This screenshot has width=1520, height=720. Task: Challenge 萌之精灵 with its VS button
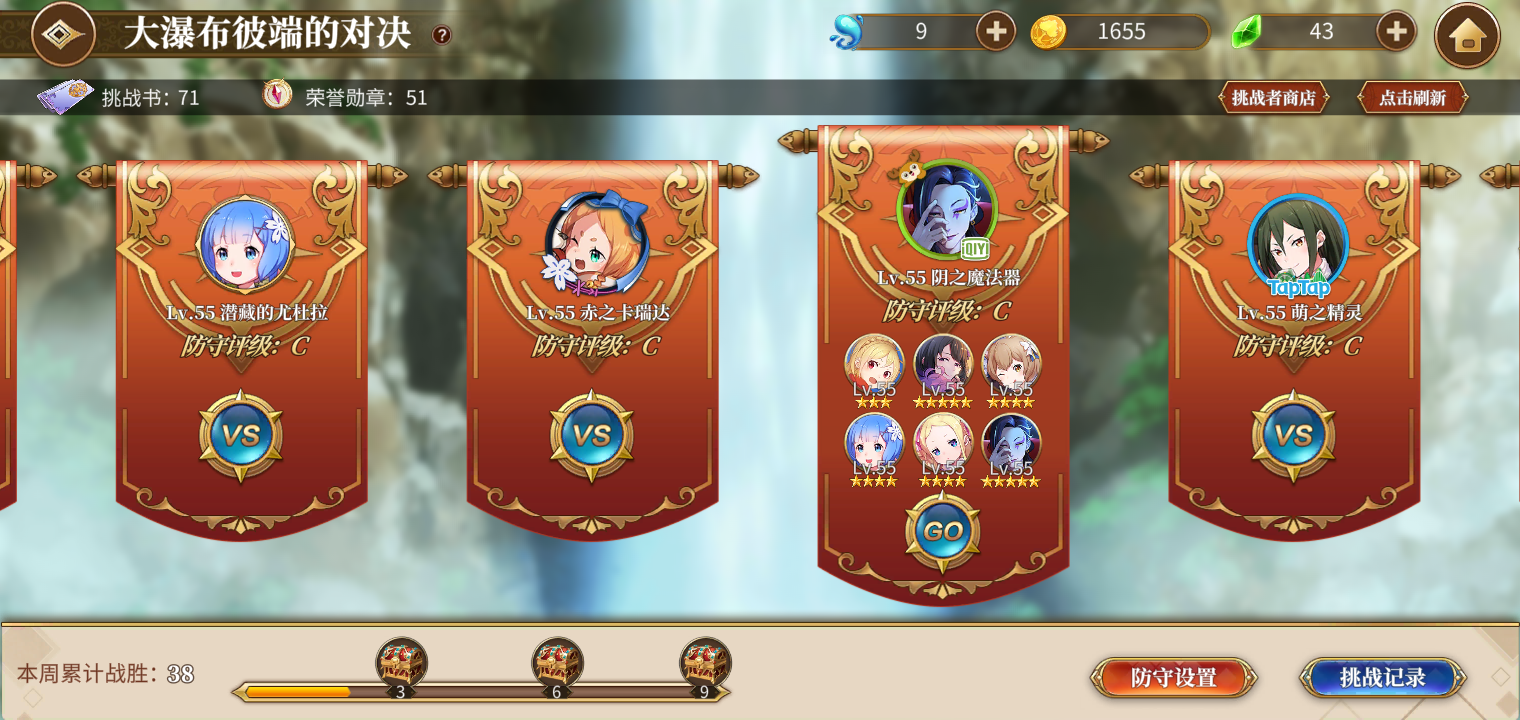point(1295,435)
